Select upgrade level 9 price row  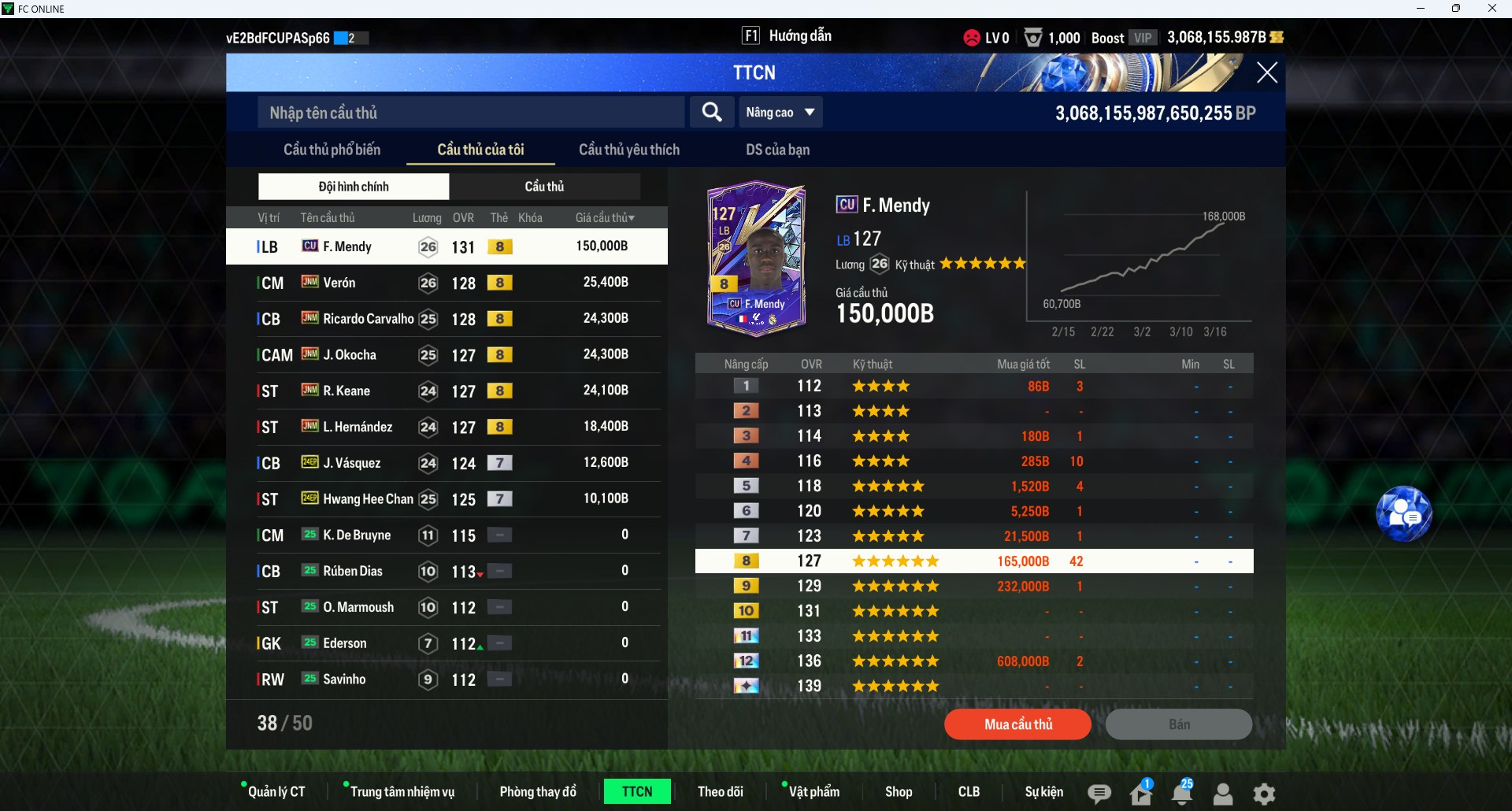(x=973, y=587)
